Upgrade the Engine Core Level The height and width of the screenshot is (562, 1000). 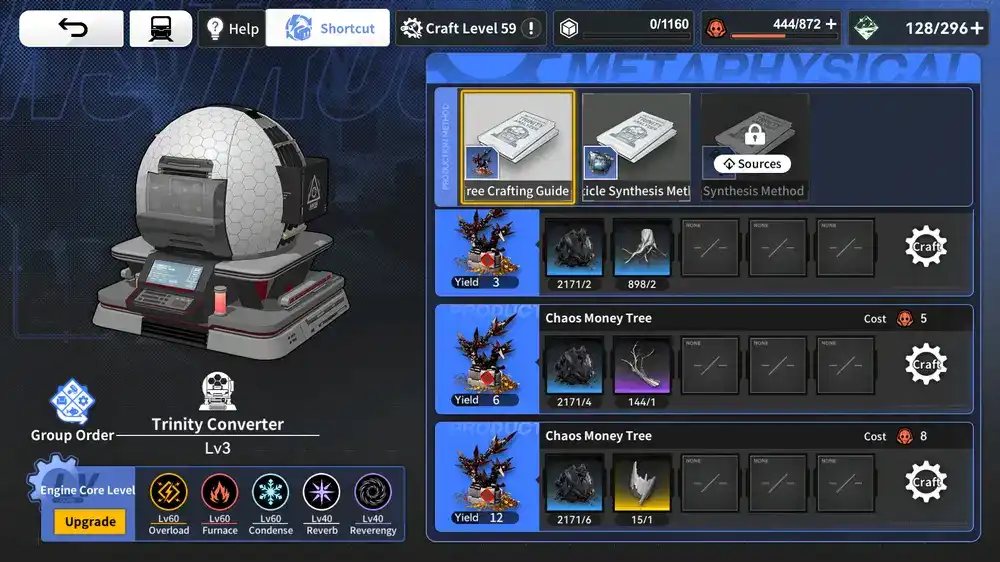point(90,522)
